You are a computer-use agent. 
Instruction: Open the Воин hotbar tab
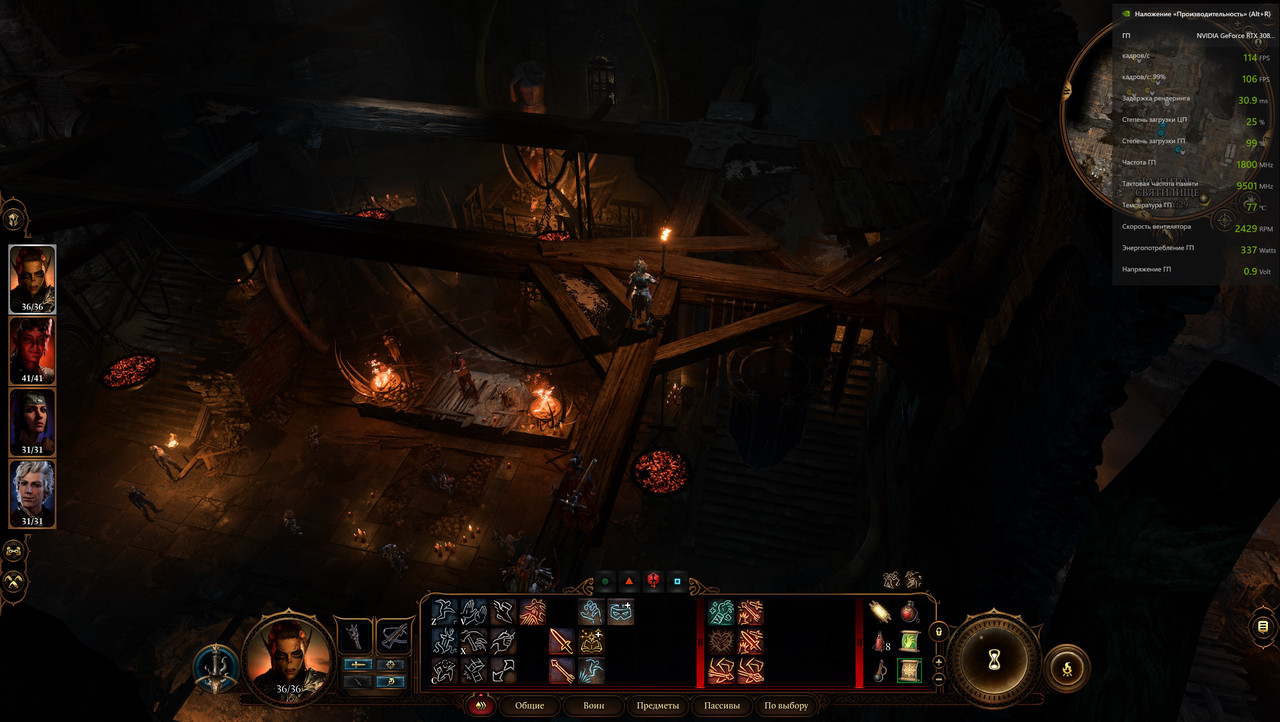pos(594,705)
